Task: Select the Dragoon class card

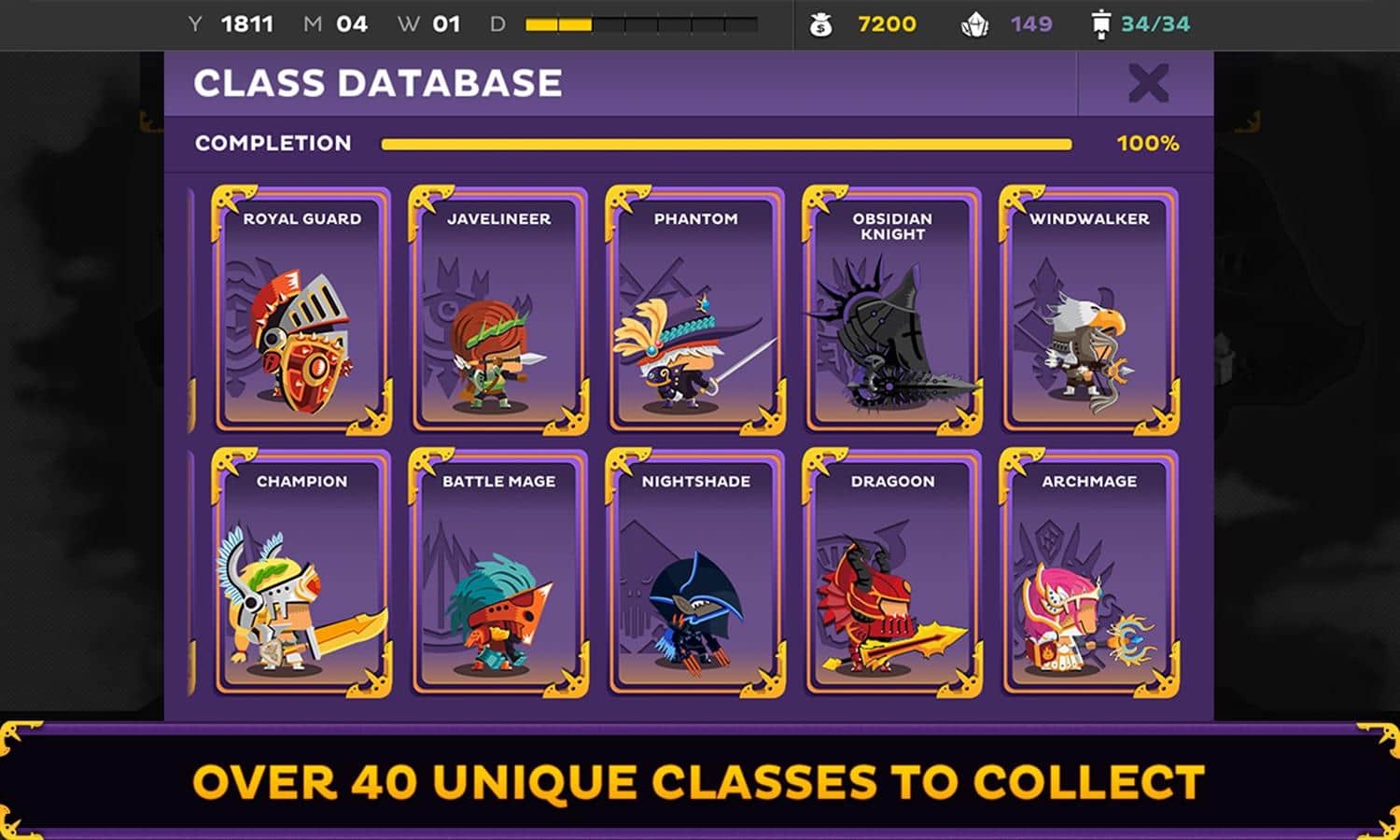Action: click(892, 573)
